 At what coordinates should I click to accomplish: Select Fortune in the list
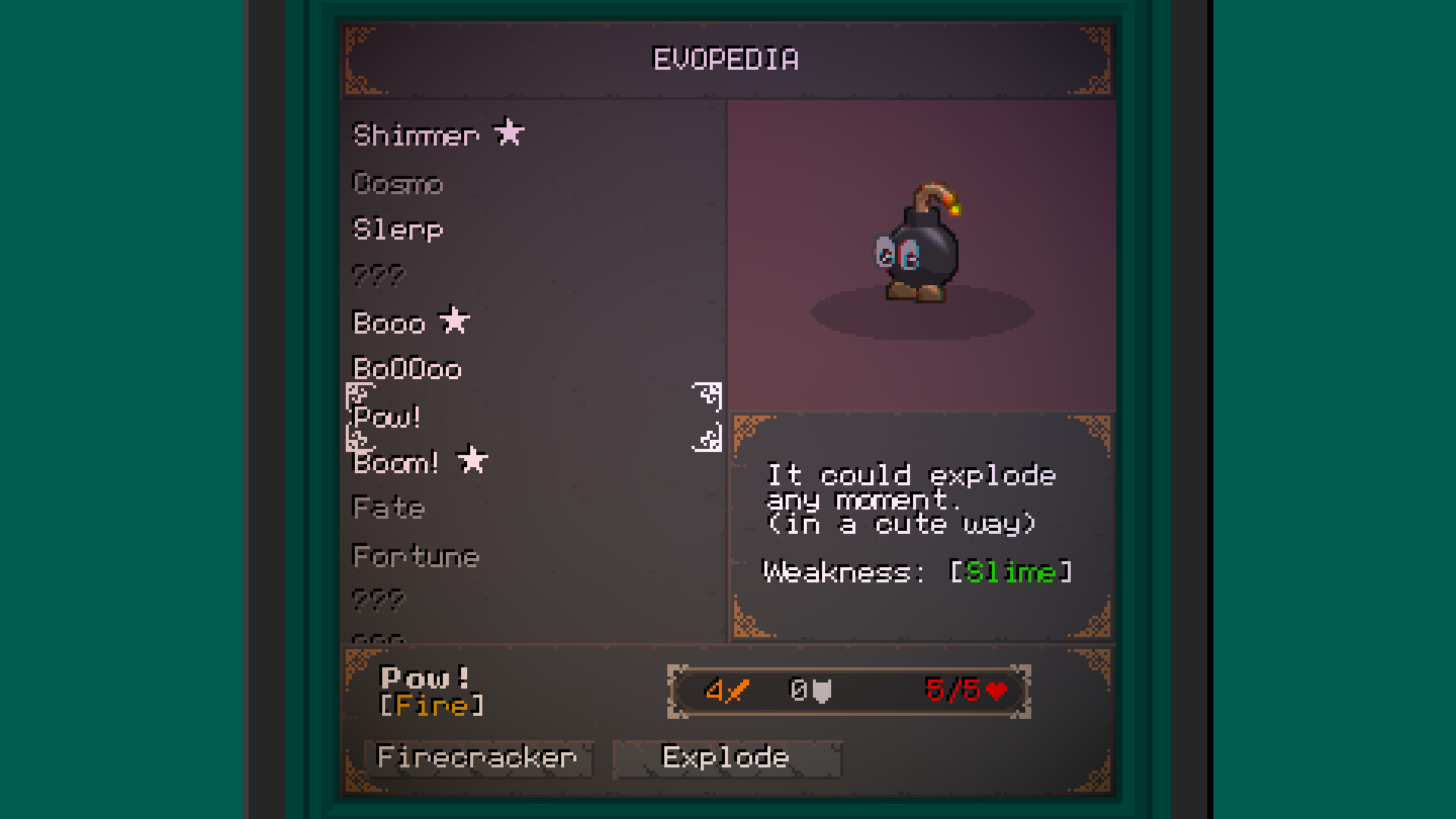tap(416, 556)
